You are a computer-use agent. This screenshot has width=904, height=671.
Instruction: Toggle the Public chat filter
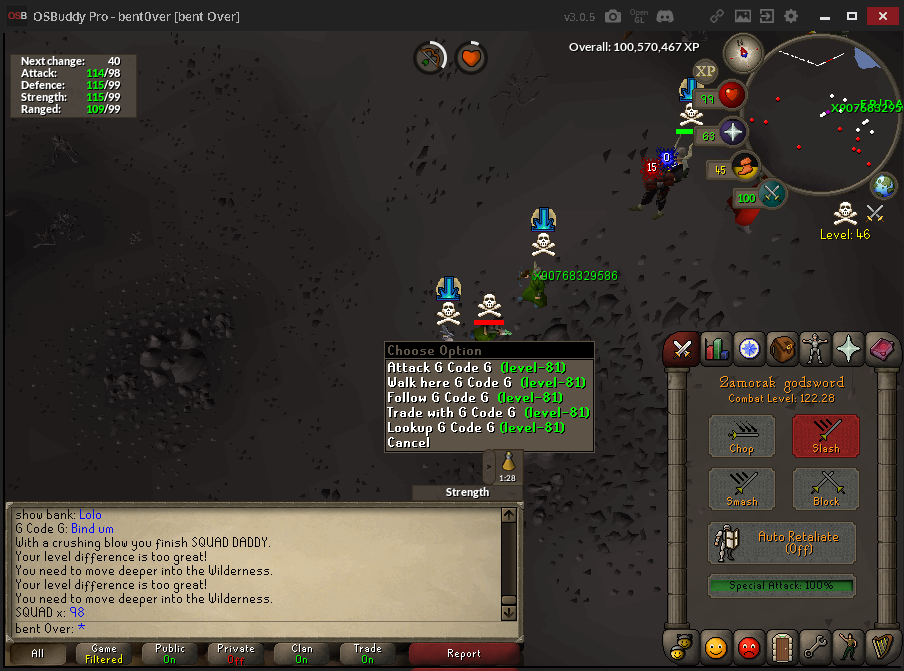[x=170, y=654]
